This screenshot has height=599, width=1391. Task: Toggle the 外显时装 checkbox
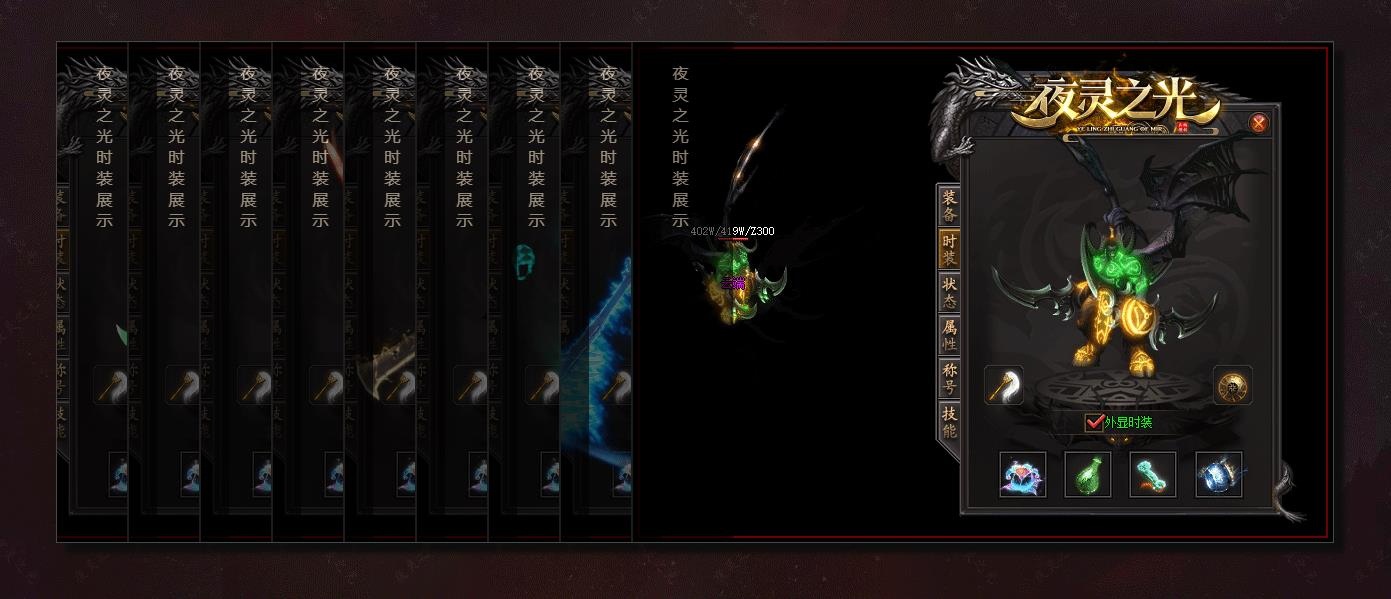point(1094,422)
